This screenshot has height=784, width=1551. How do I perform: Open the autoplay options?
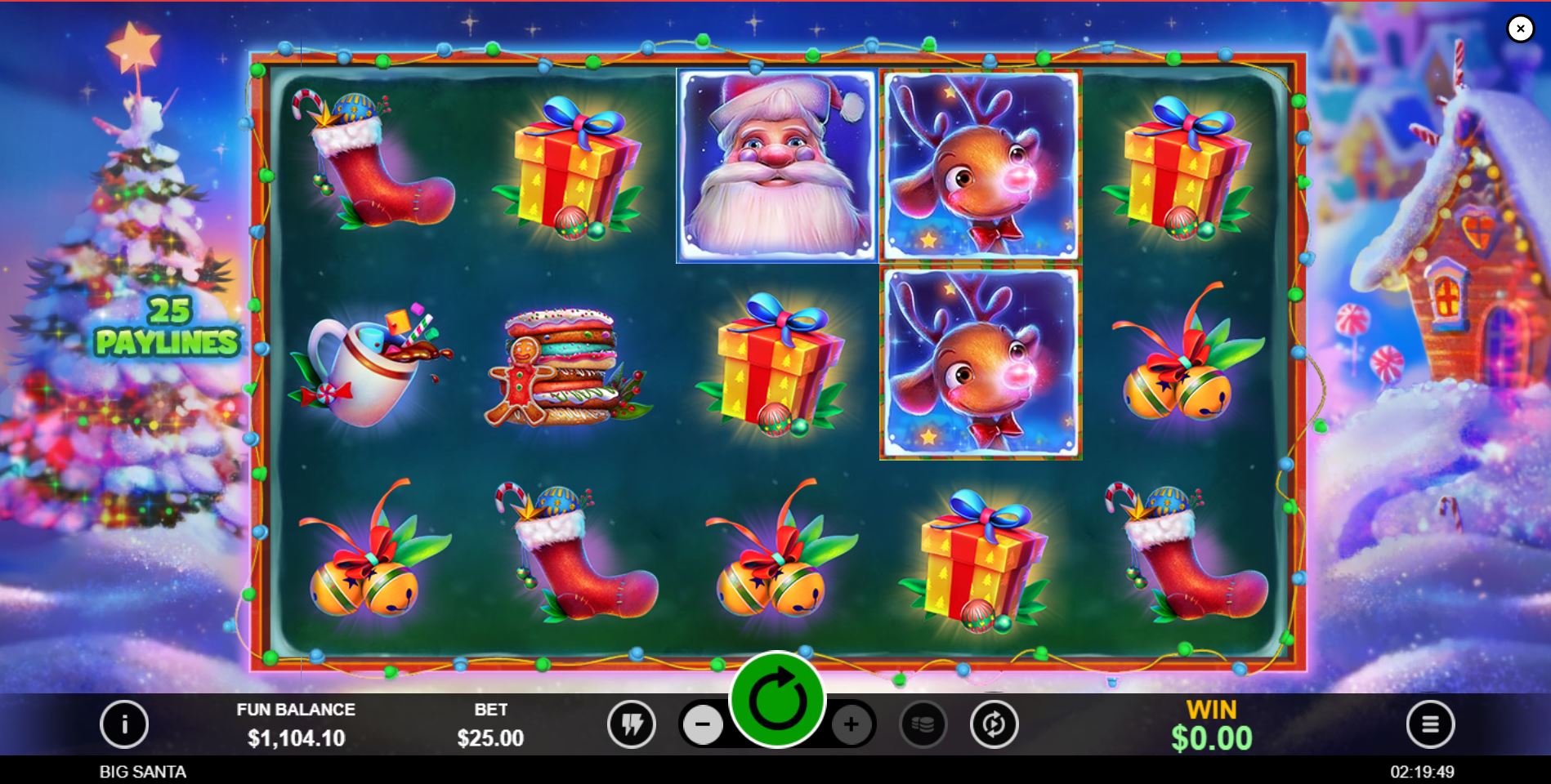coord(994,724)
